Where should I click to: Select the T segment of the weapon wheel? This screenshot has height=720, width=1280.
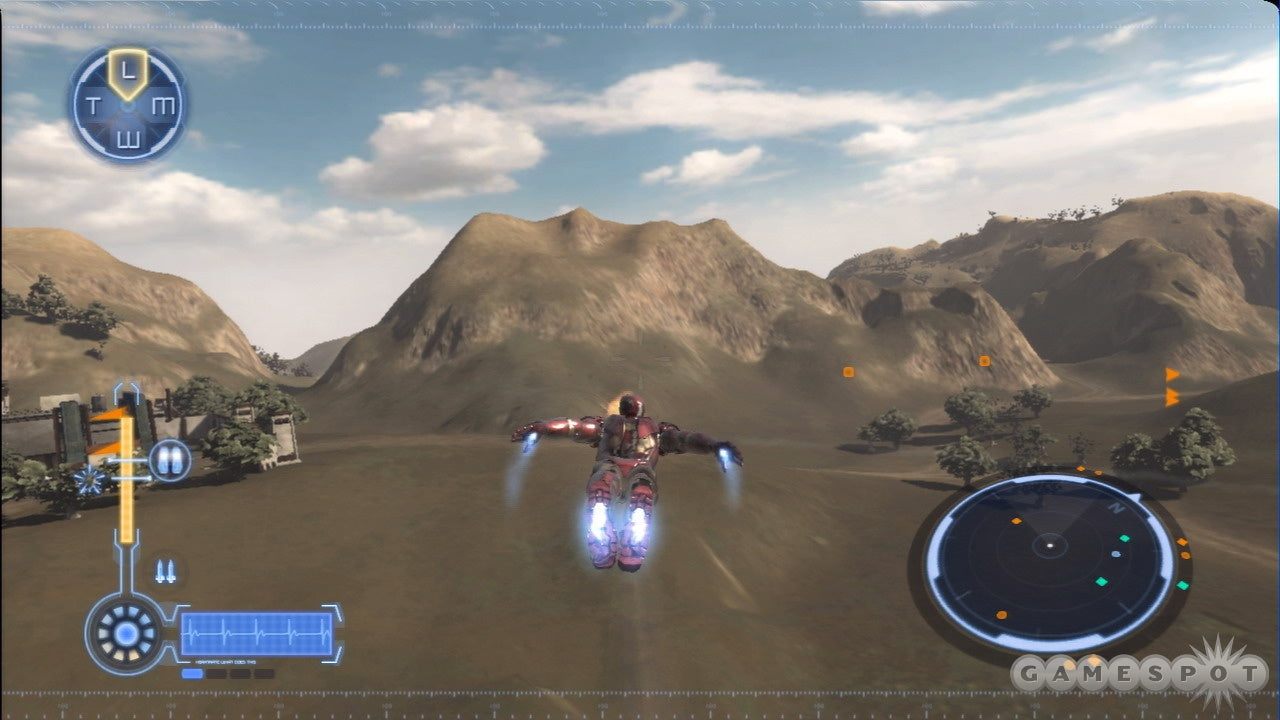[94, 103]
